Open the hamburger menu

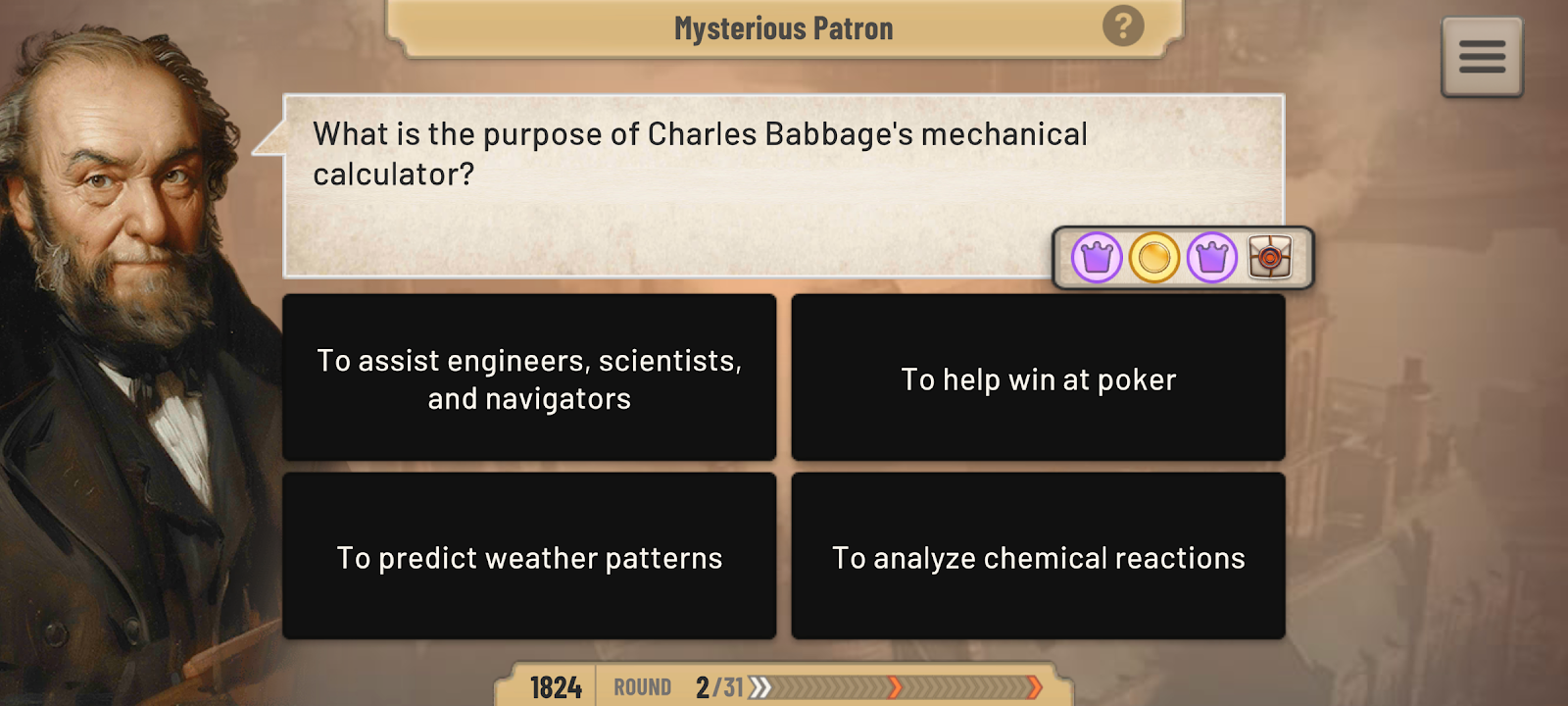click(1482, 57)
